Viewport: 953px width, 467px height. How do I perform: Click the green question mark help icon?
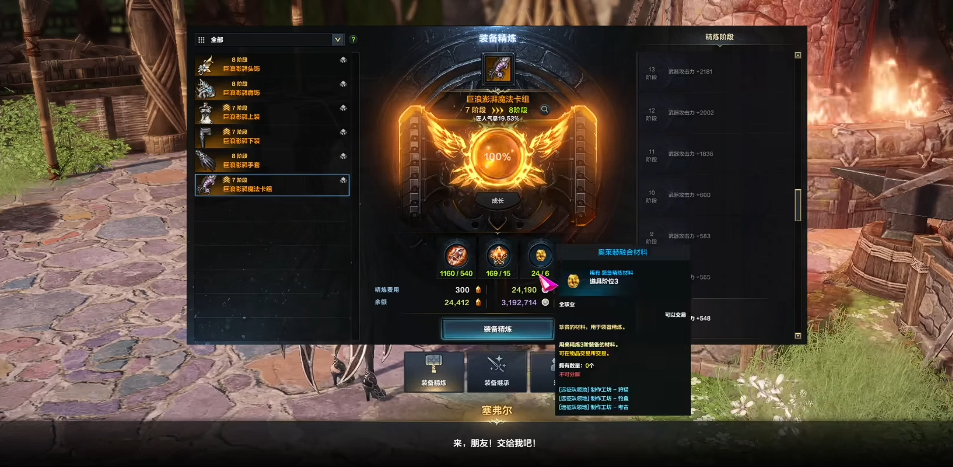(353, 40)
